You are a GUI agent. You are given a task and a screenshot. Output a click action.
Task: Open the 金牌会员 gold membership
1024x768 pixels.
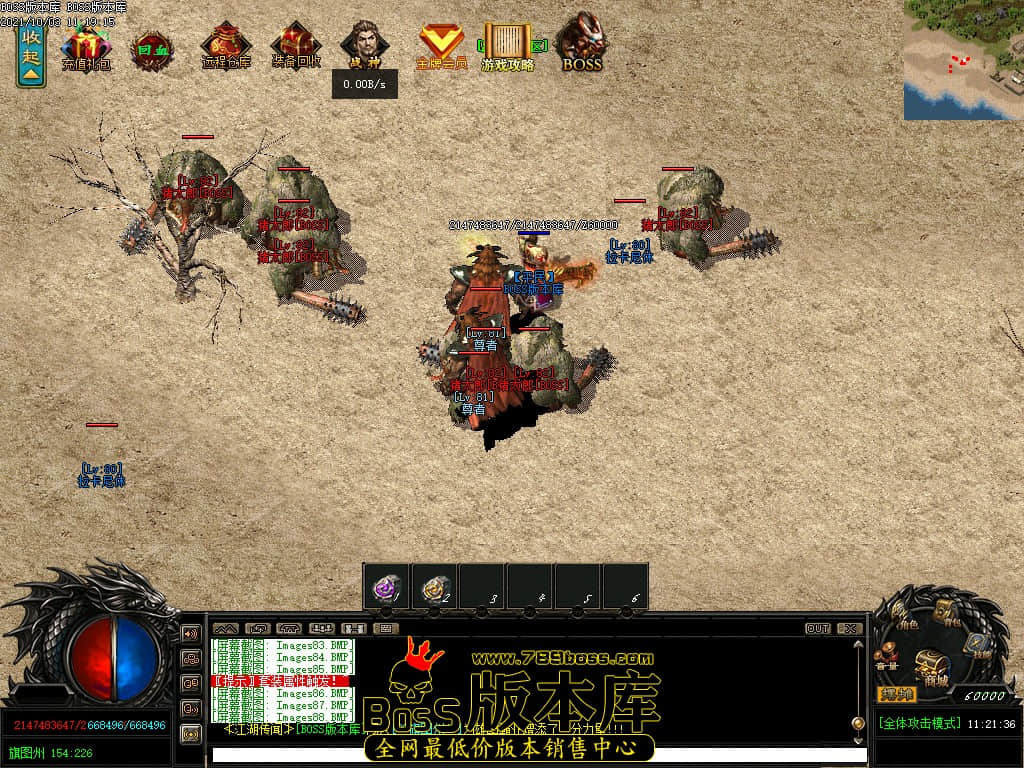click(441, 46)
